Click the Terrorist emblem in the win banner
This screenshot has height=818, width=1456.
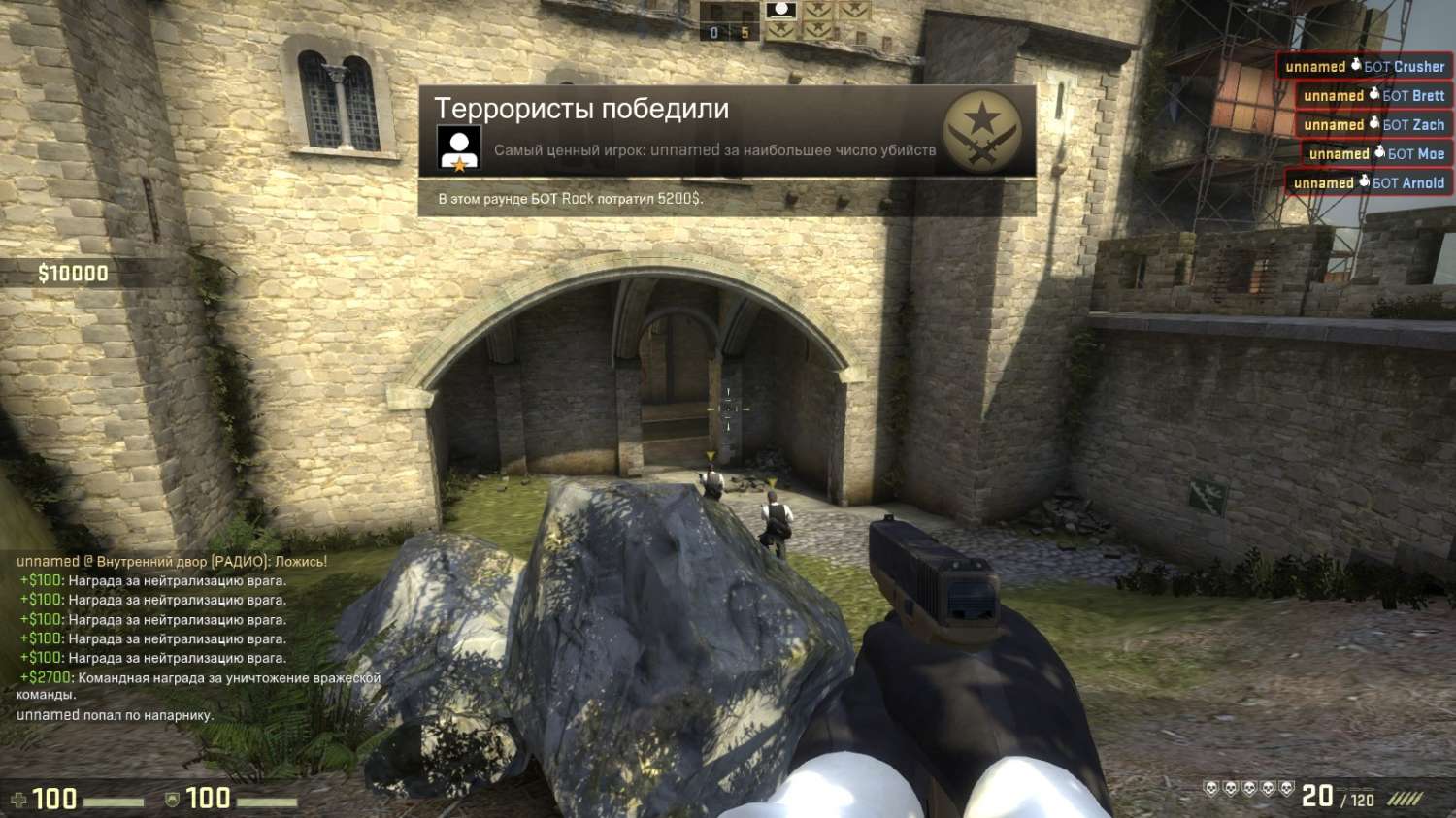pos(982,131)
